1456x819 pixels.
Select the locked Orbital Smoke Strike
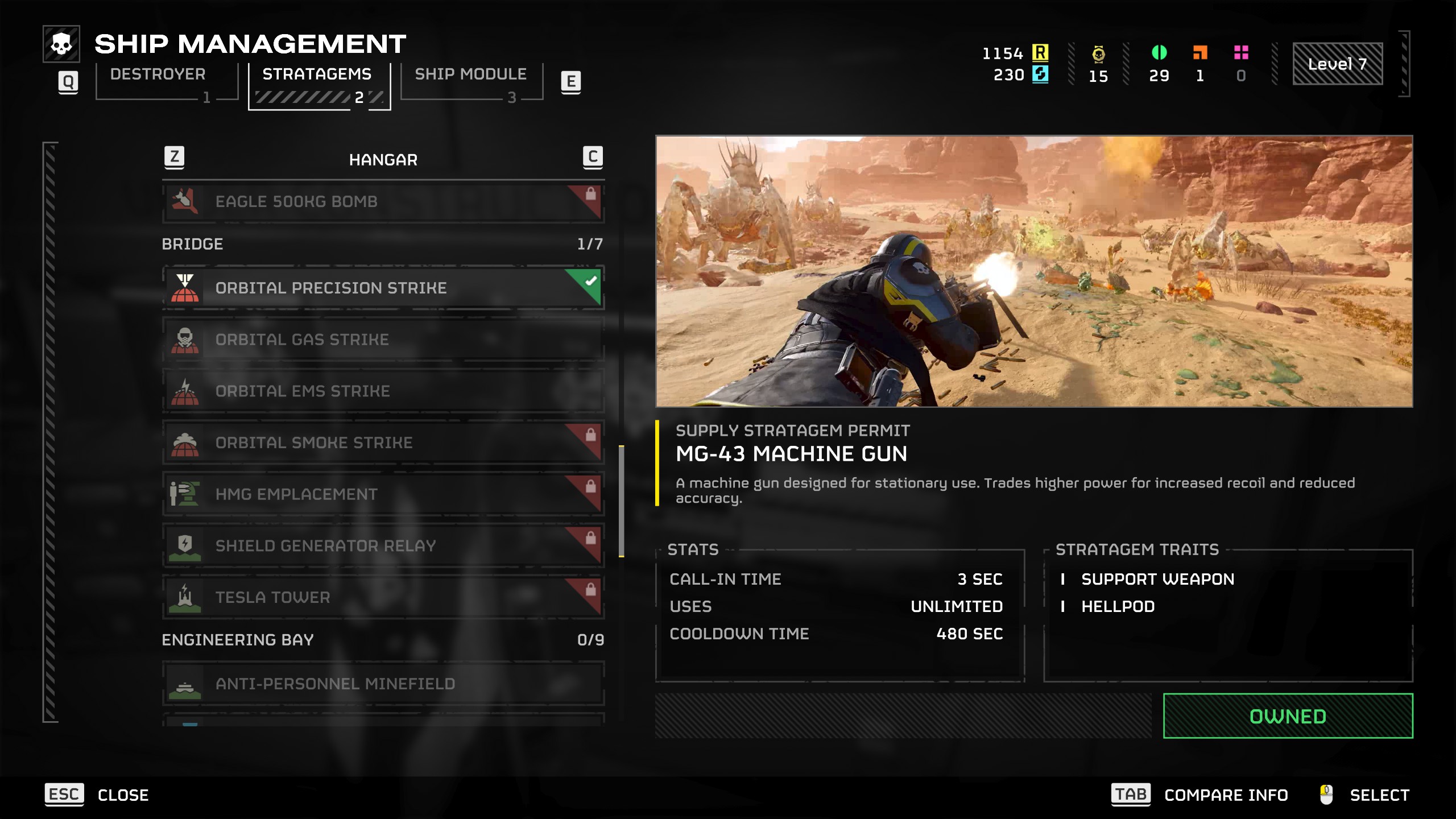(383, 442)
